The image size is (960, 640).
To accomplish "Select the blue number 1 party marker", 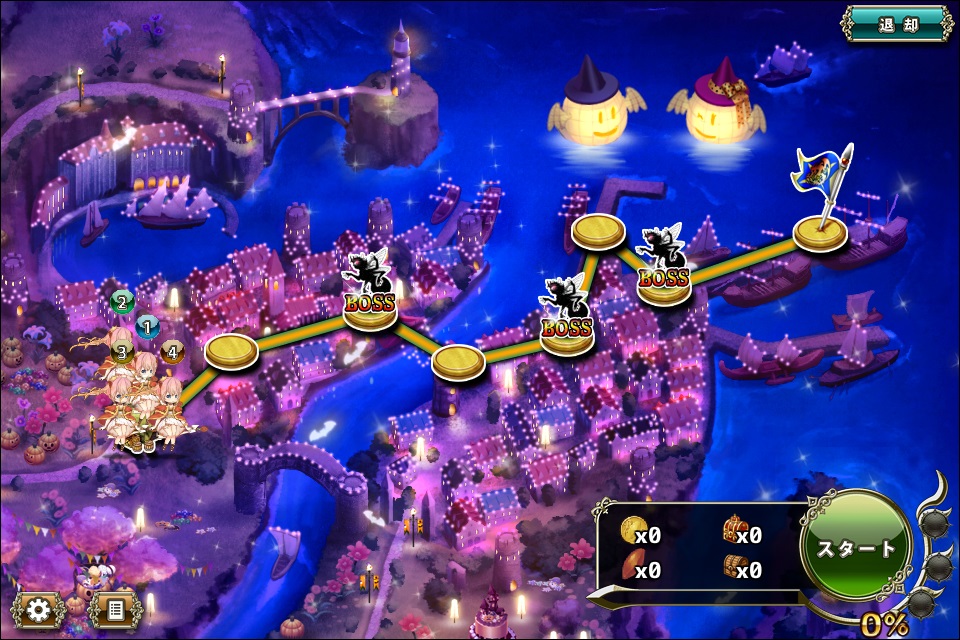I will pos(148,325).
